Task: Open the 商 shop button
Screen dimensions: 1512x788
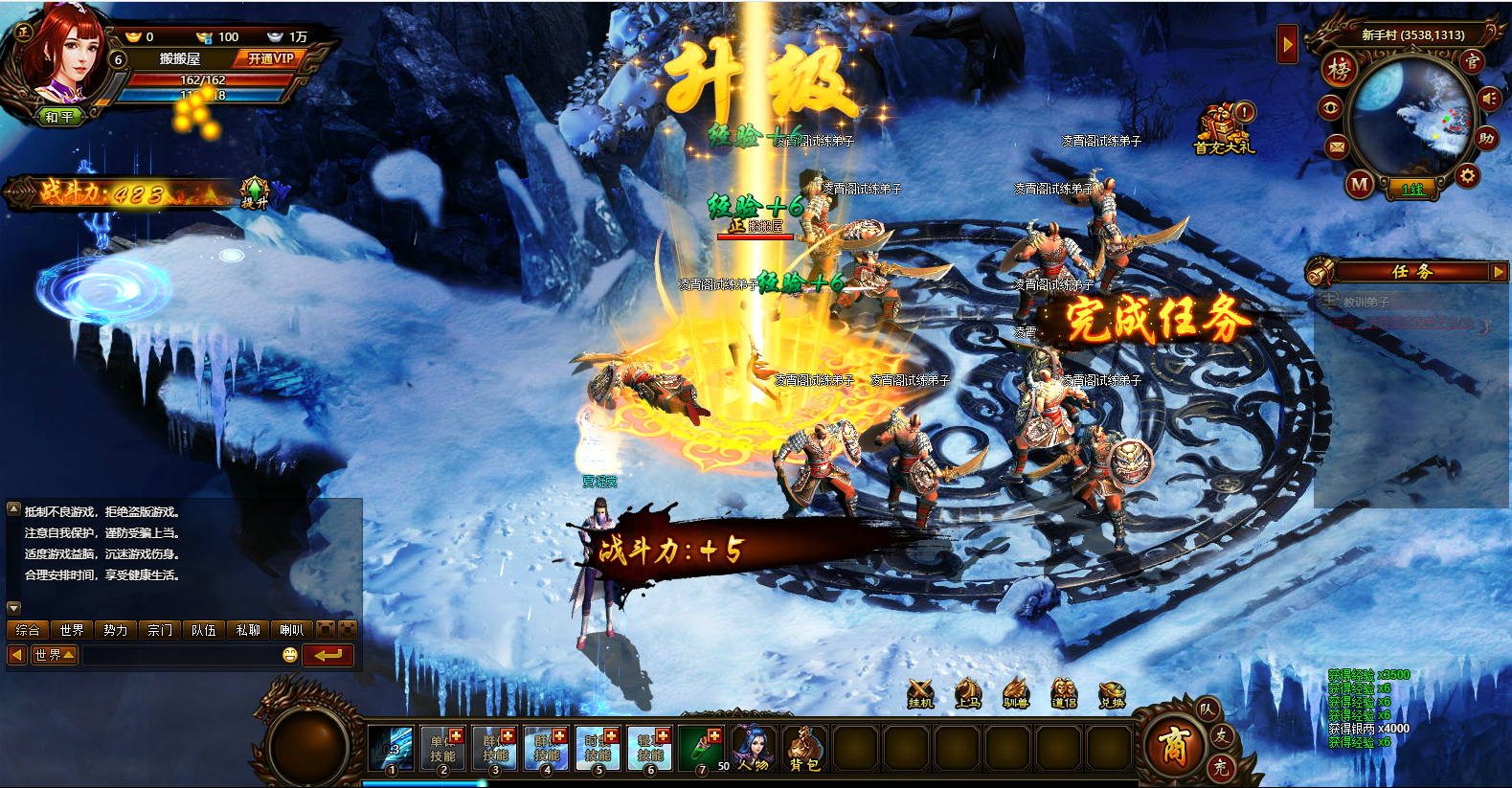Action: [1174, 745]
